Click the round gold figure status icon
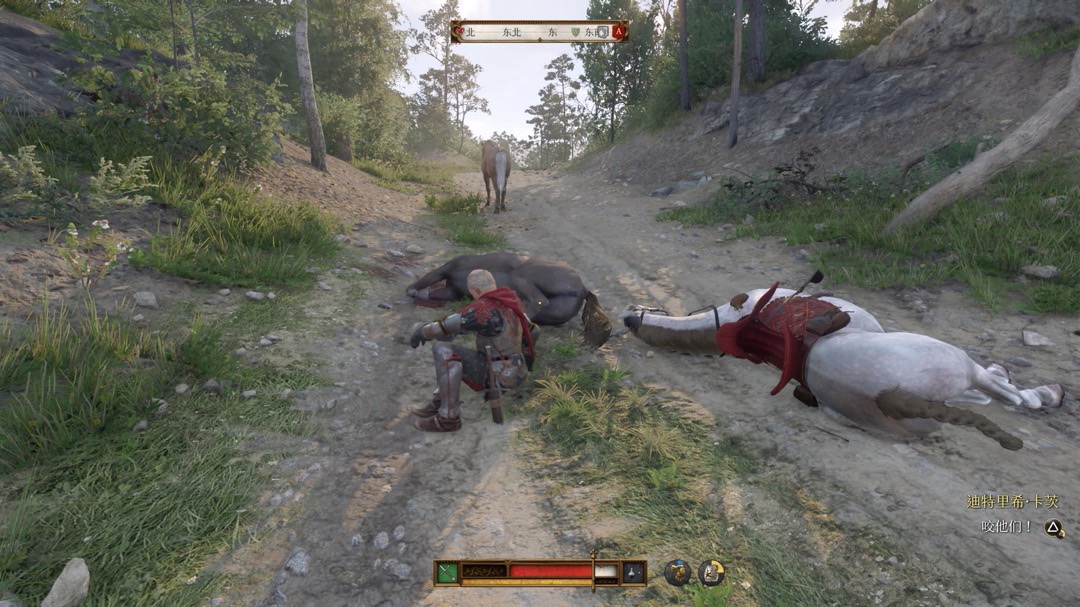 tap(677, 572)
